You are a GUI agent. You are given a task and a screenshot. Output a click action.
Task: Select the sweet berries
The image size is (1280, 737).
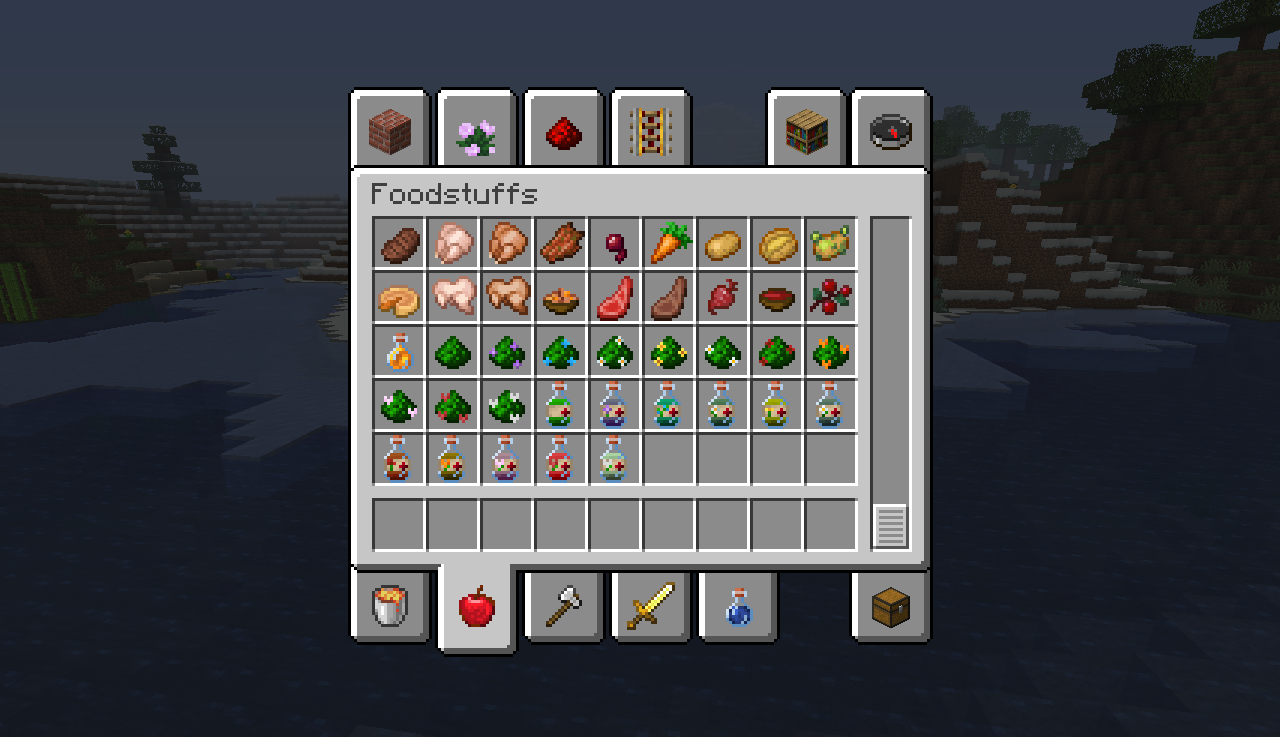tap(831, 298)
